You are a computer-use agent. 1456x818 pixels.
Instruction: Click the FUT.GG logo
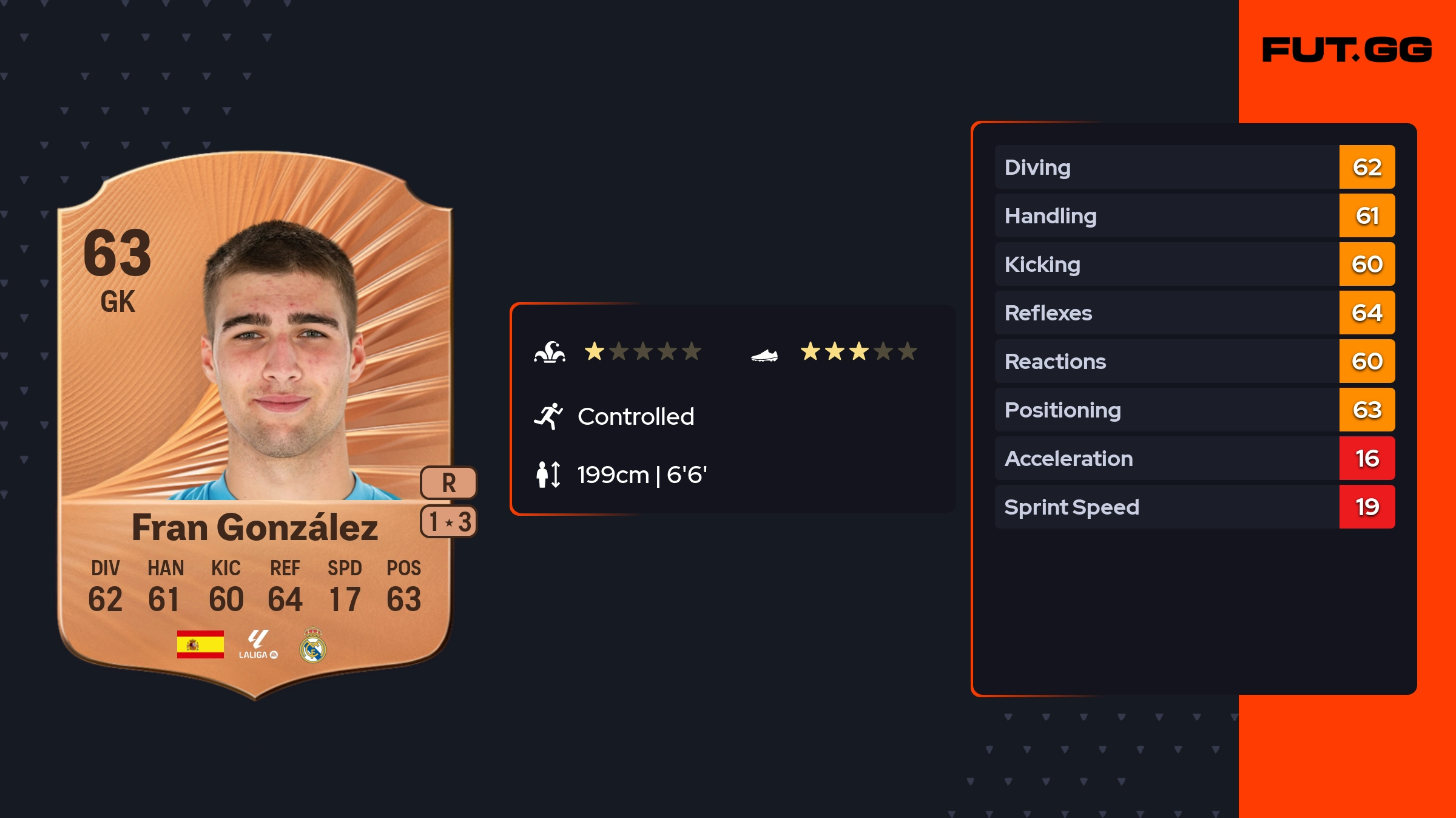tap(1346, 50)
